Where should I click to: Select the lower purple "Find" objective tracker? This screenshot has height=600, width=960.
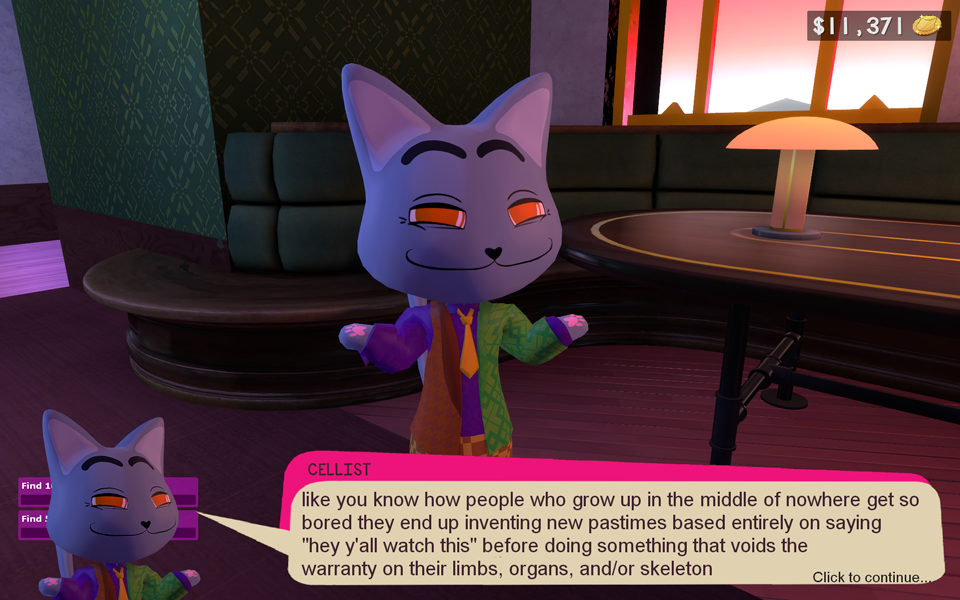[x=31, y=519]
